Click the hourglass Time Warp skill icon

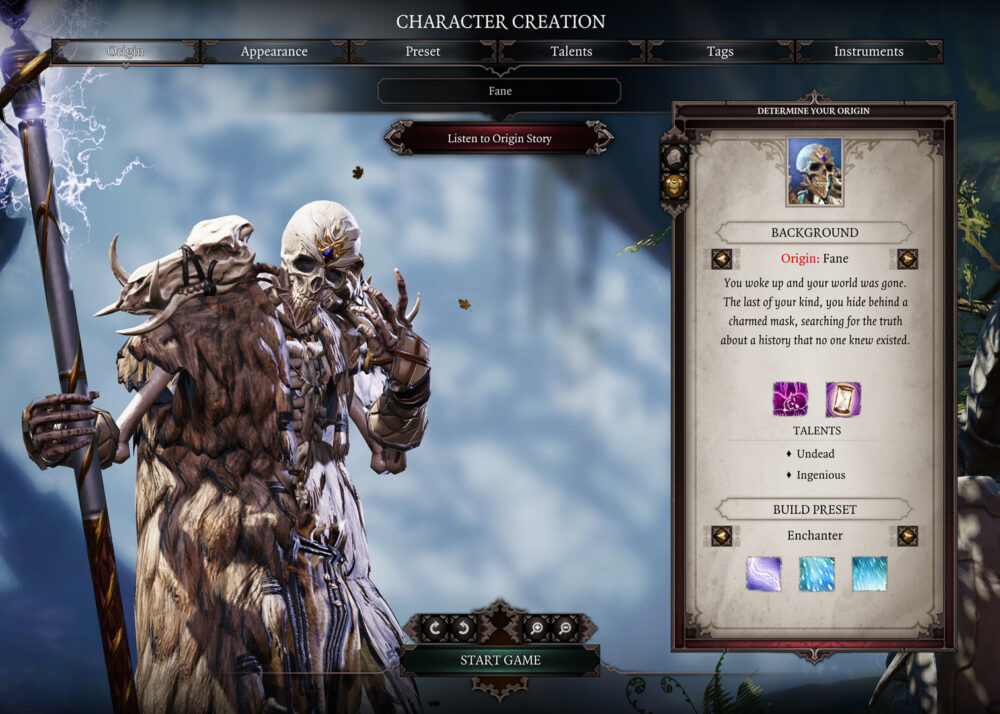843,399
